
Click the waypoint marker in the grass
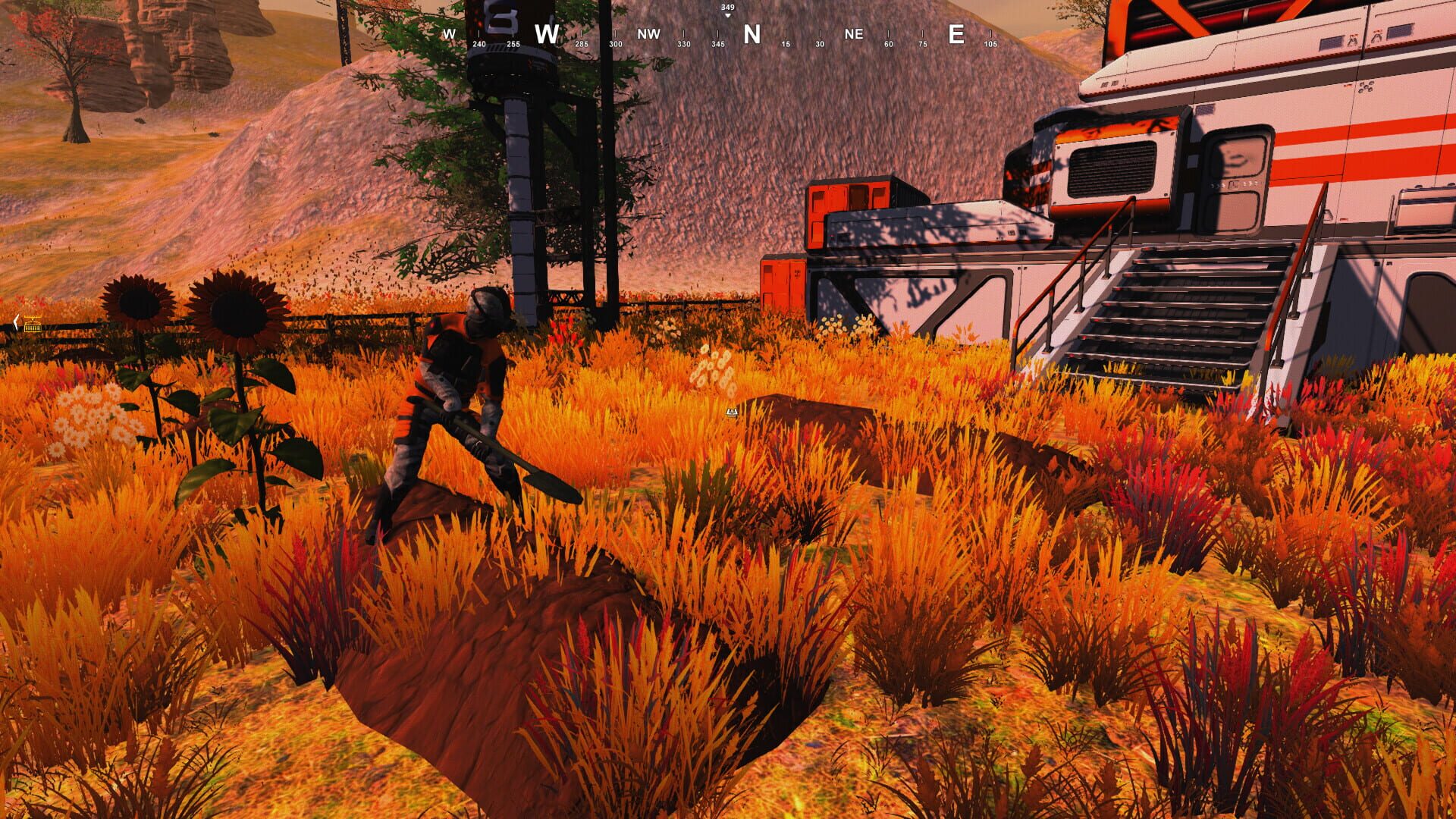tap(732, 413)
